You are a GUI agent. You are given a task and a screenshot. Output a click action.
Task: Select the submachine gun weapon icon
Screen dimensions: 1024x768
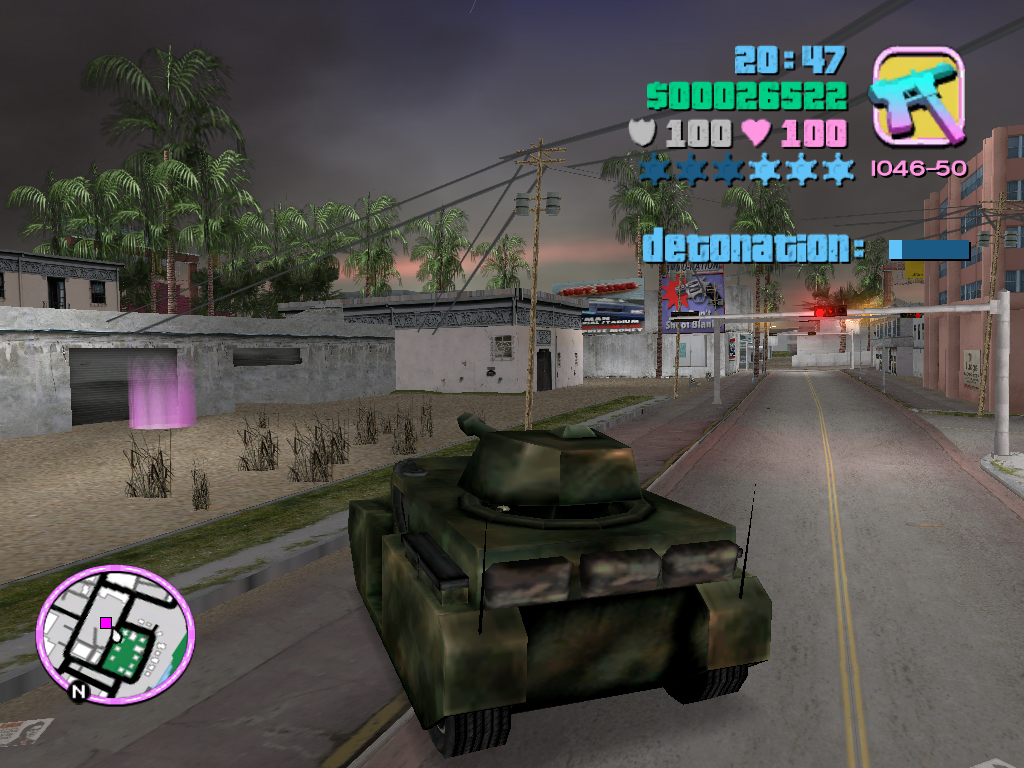pyautogui.click(x=917, y=96)
